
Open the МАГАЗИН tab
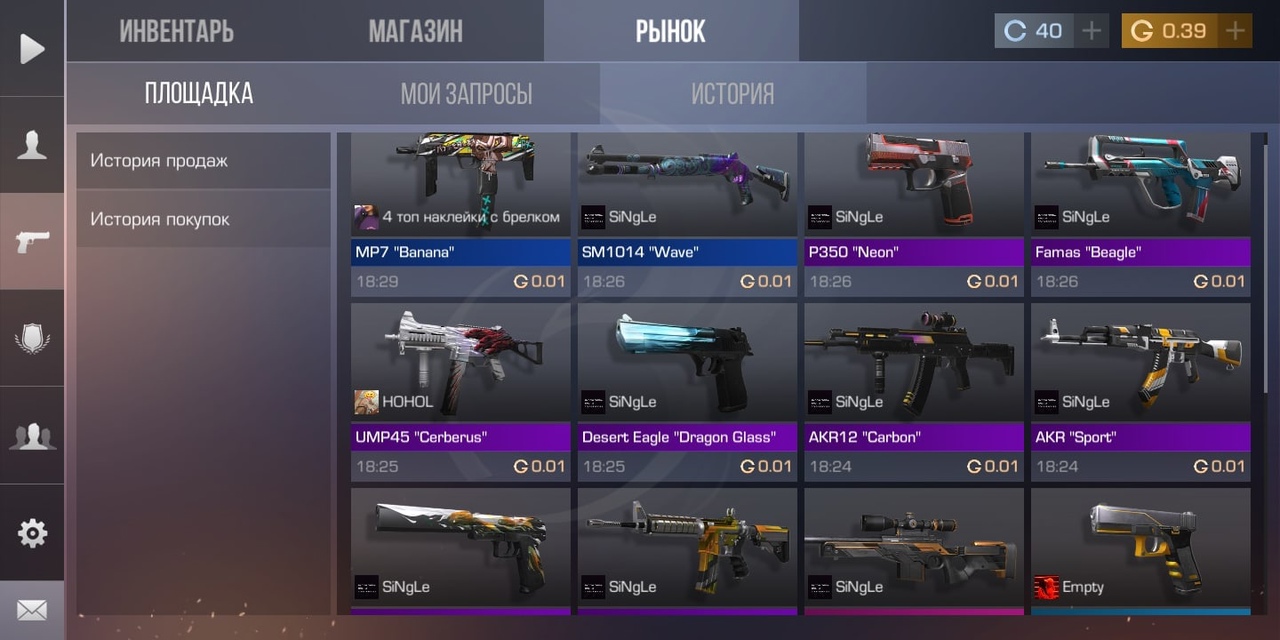click(415, 31)
